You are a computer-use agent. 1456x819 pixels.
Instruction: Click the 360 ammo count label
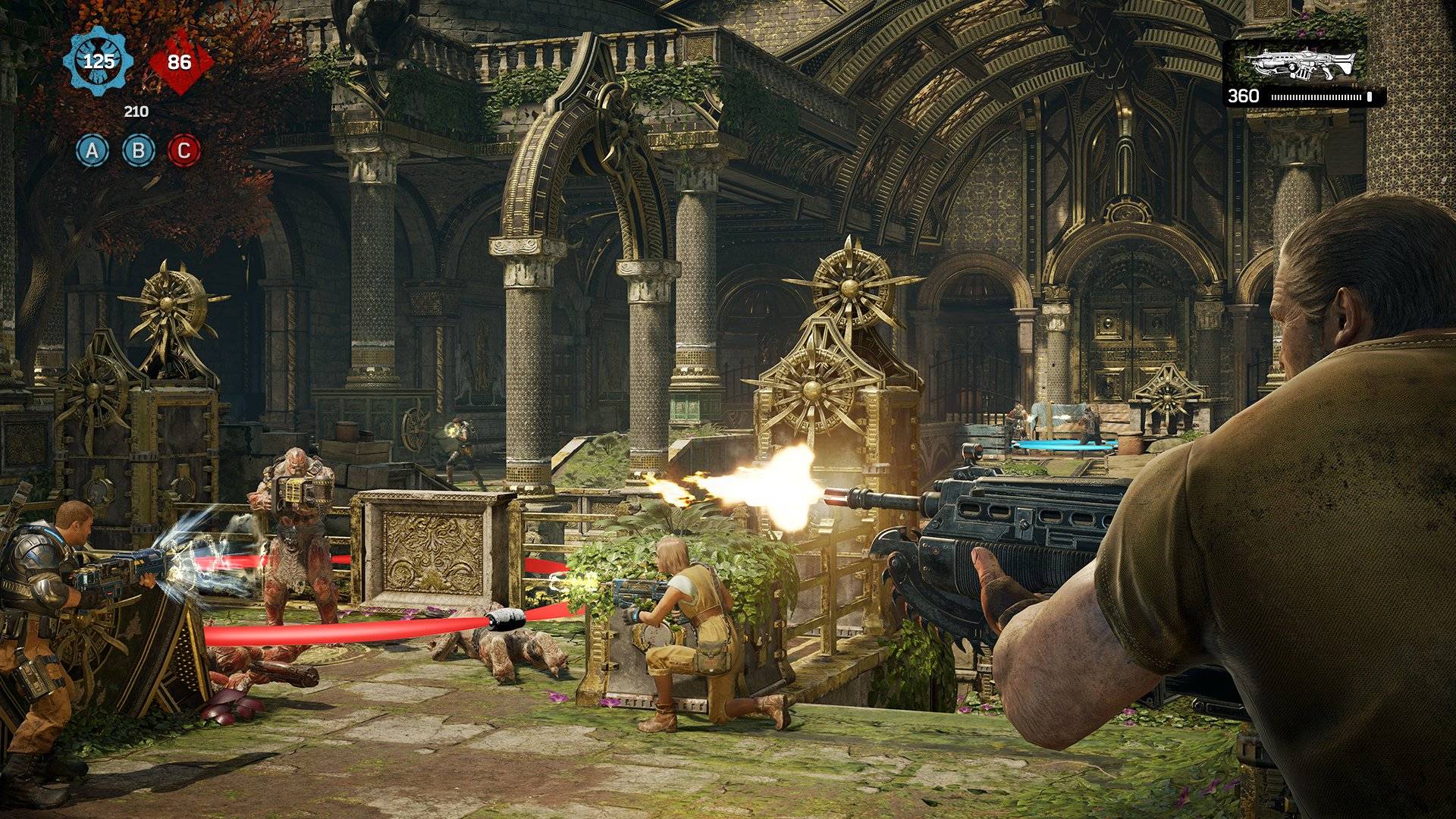(1244, 97)
